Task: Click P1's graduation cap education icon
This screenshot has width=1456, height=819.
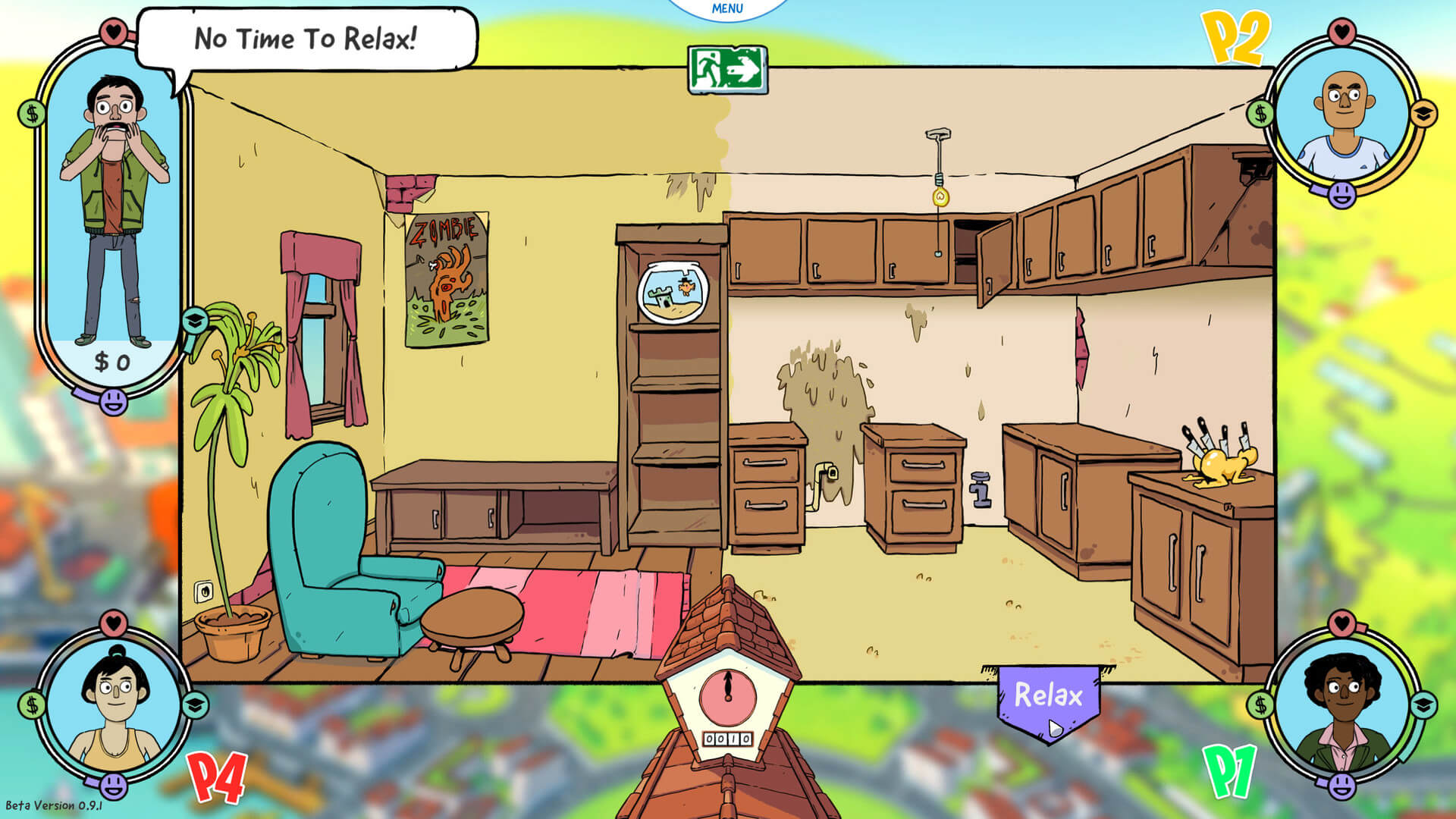Action: 1423,705
